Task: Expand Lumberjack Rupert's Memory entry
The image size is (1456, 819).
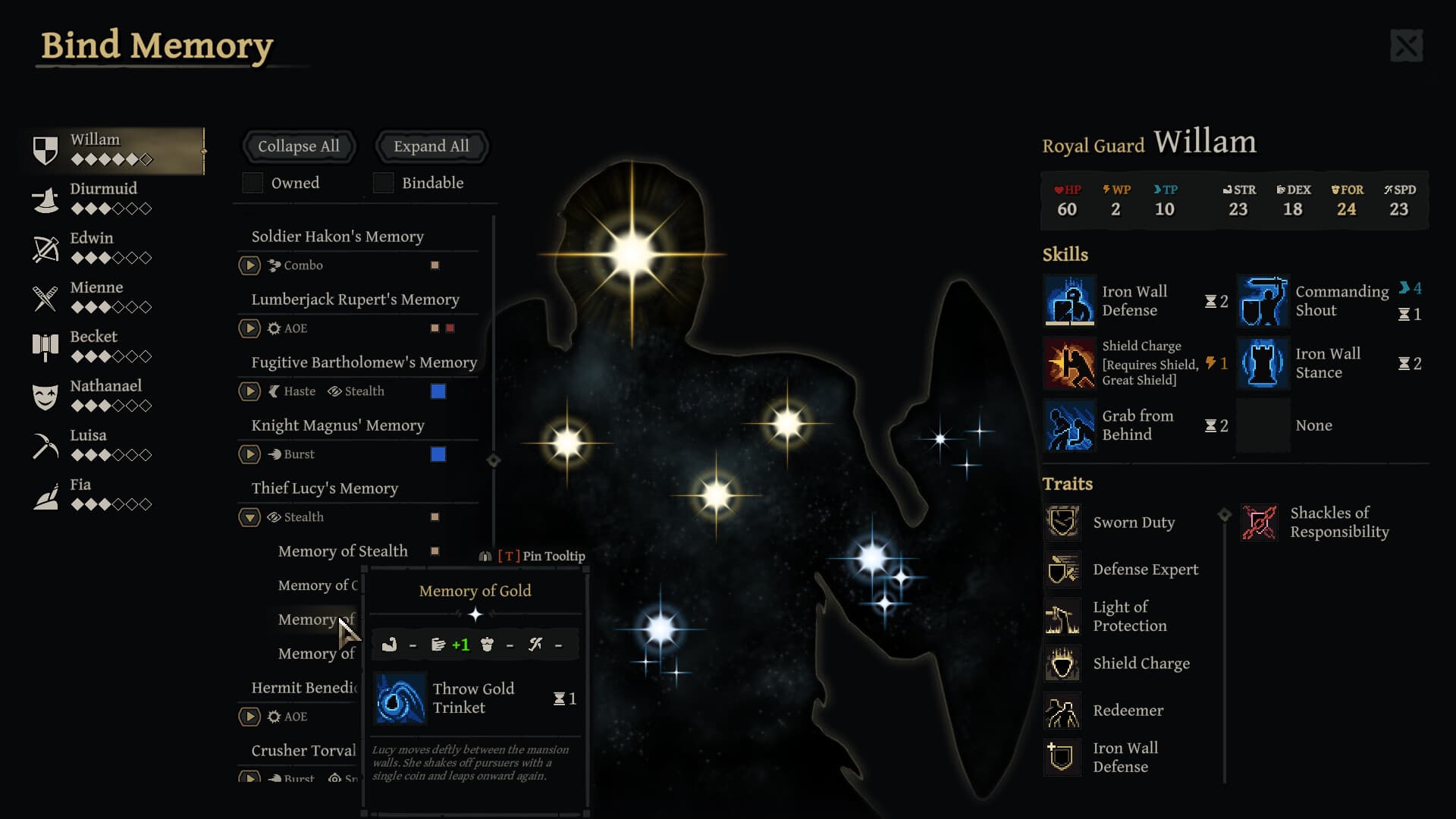Action: click(249, 328)
